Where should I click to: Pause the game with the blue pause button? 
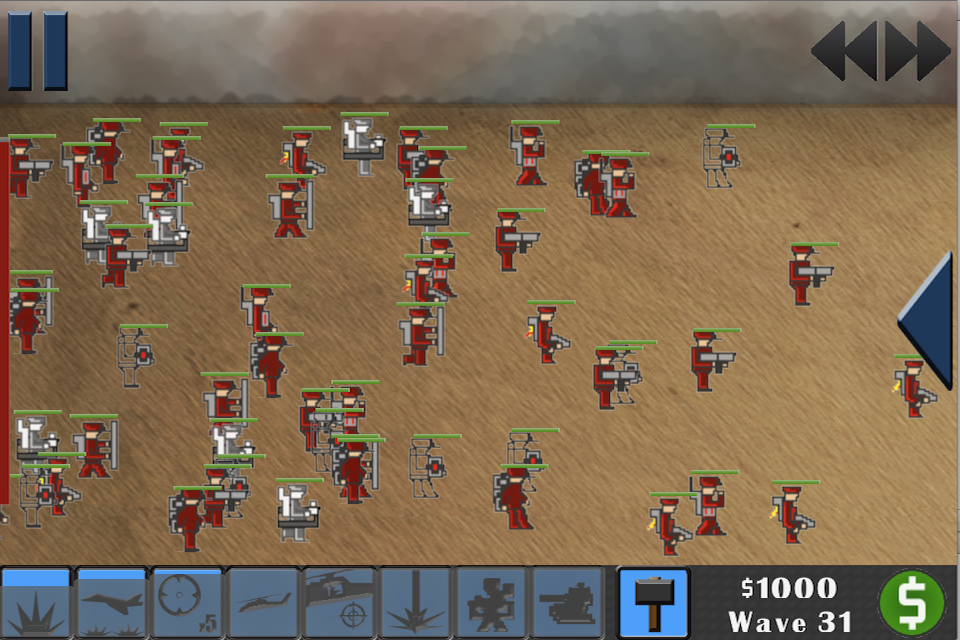38,50
